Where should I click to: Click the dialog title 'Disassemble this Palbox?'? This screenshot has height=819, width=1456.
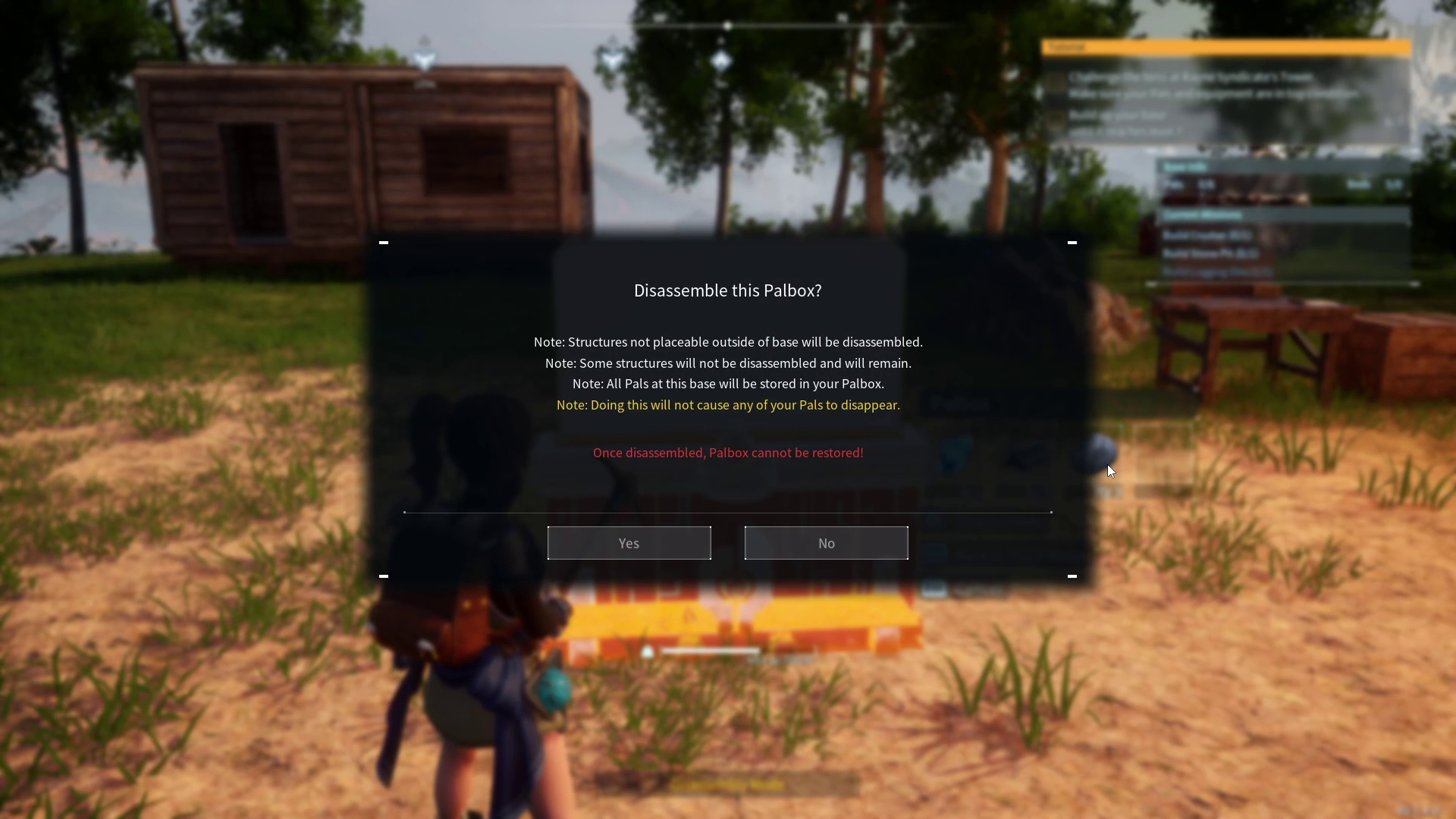(x=727, y=290)
